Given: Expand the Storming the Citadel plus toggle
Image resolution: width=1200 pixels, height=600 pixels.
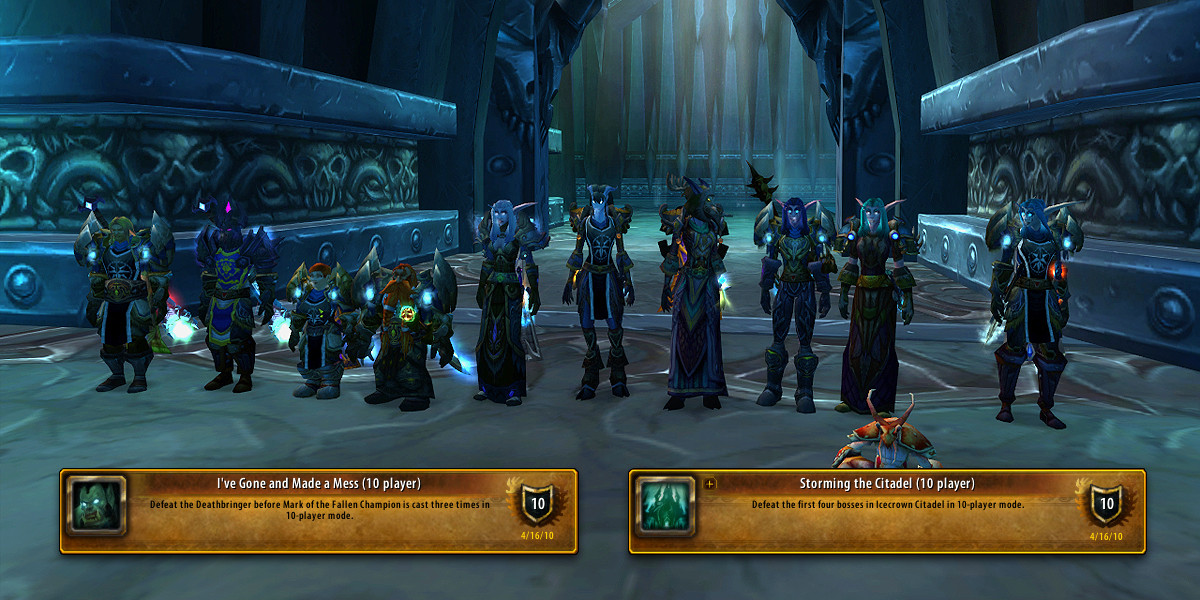Looking at the screenshot, I should [x=711, y=484].
